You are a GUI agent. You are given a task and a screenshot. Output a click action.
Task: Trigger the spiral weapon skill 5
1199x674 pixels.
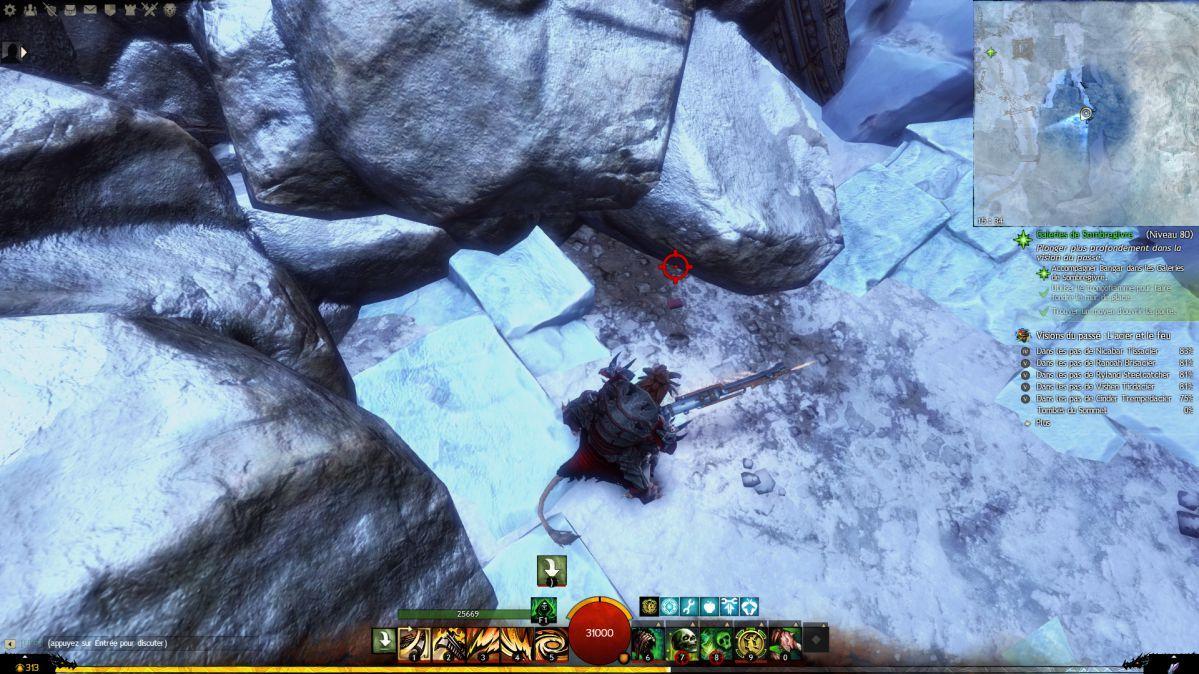click(551, 642)
